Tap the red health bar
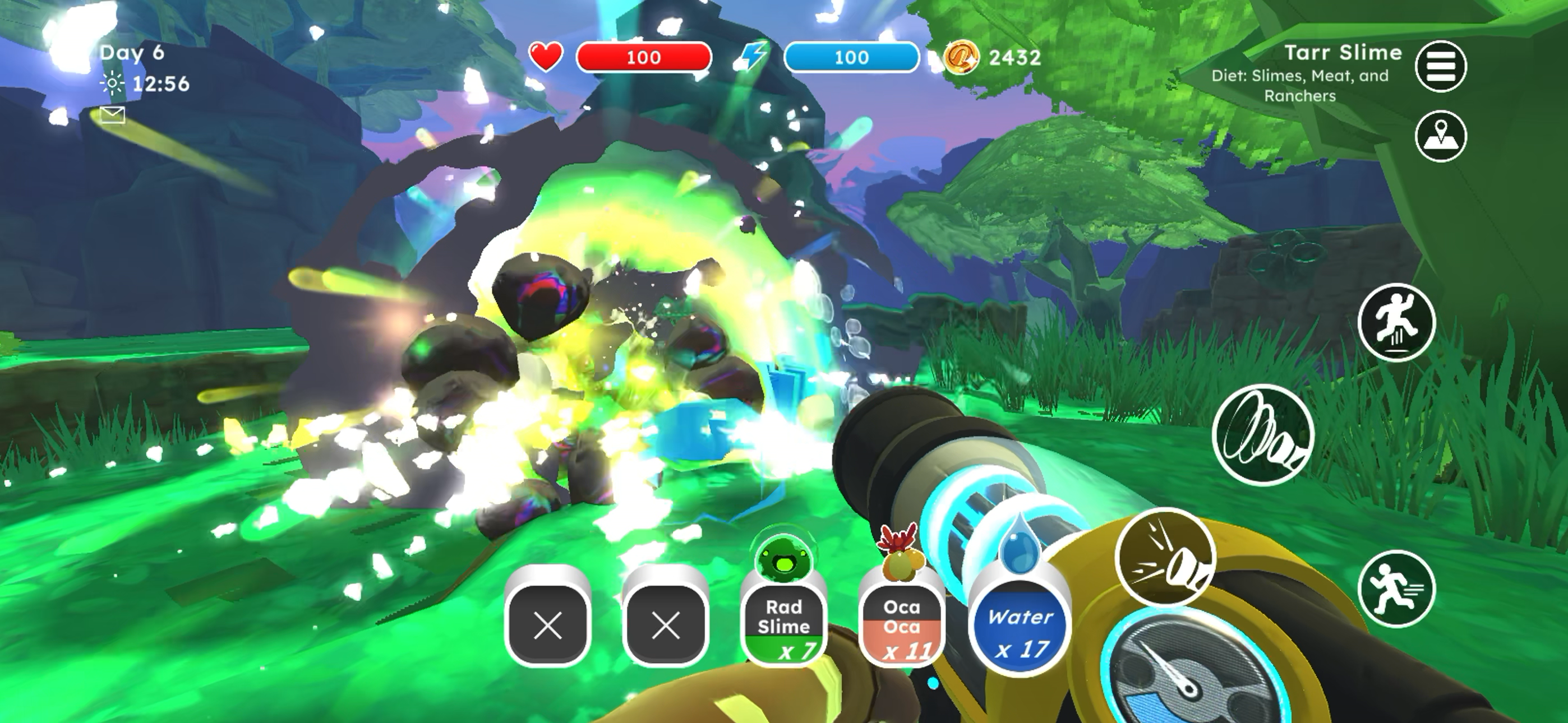Viewport: 1568px width, 723px height. click(644, 57)
